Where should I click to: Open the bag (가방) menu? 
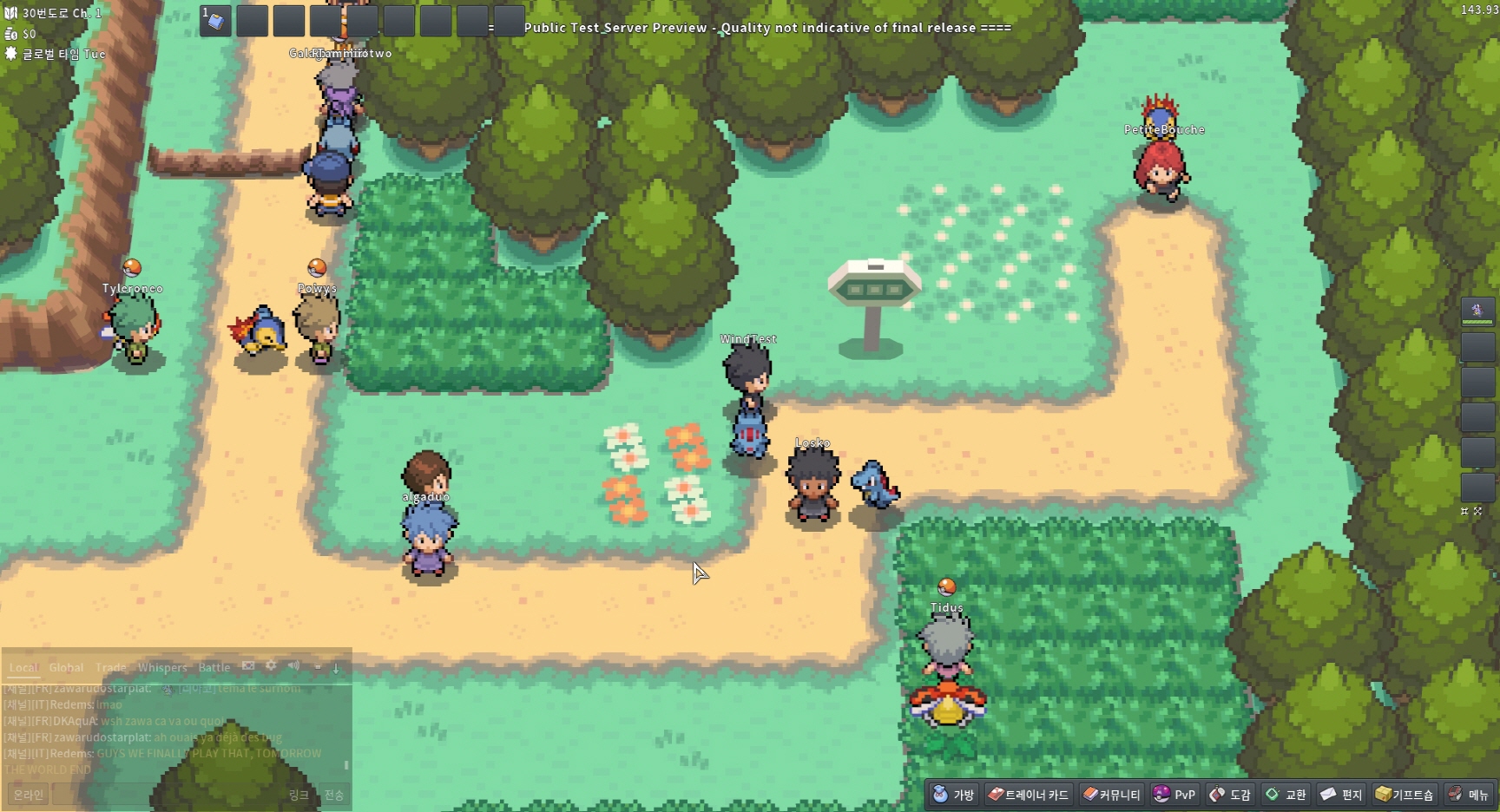(953, 794)
